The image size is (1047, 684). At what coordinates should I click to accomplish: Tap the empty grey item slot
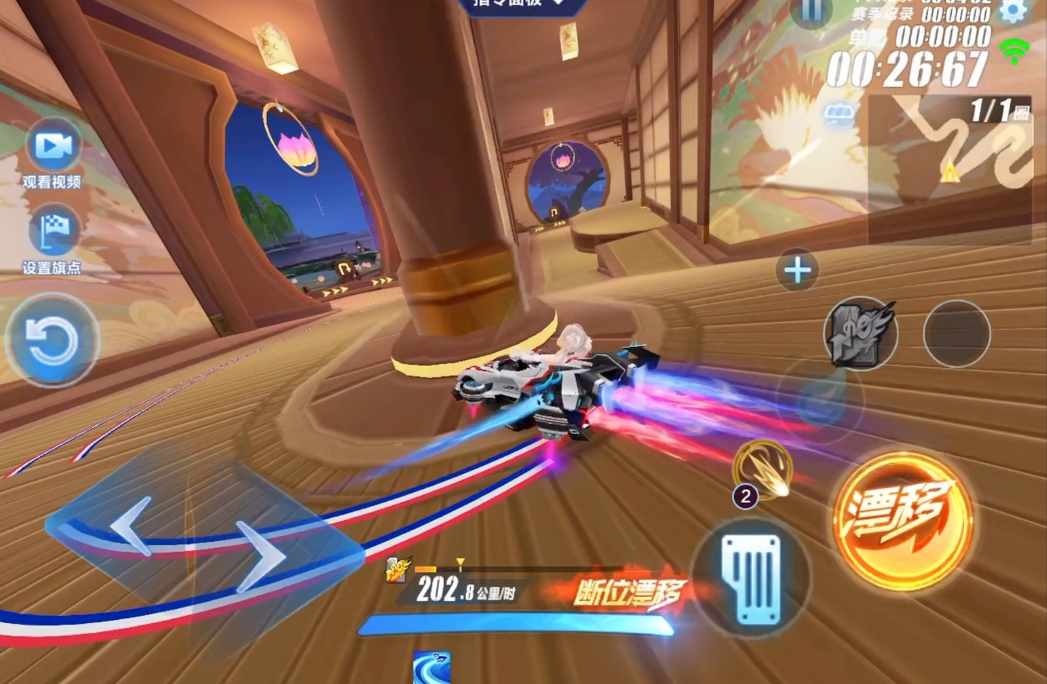[x=957, y=333]
